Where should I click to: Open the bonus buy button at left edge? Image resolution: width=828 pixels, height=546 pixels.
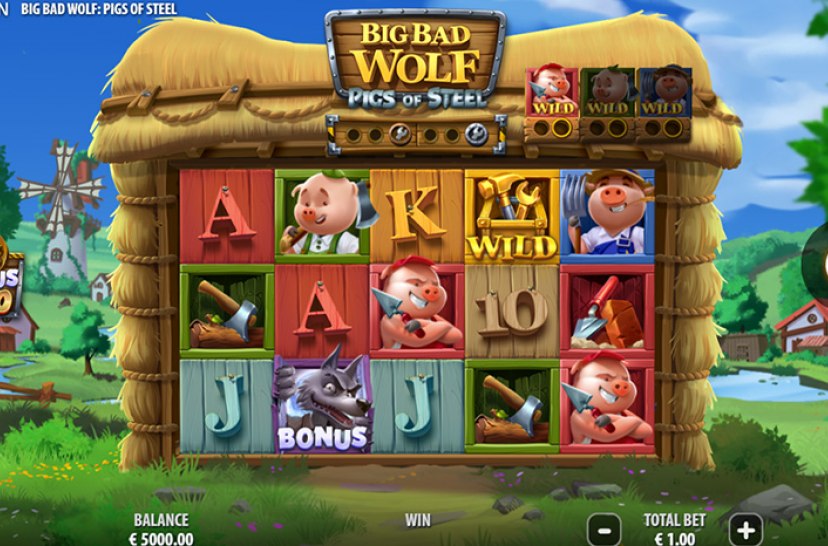[8, 286]
